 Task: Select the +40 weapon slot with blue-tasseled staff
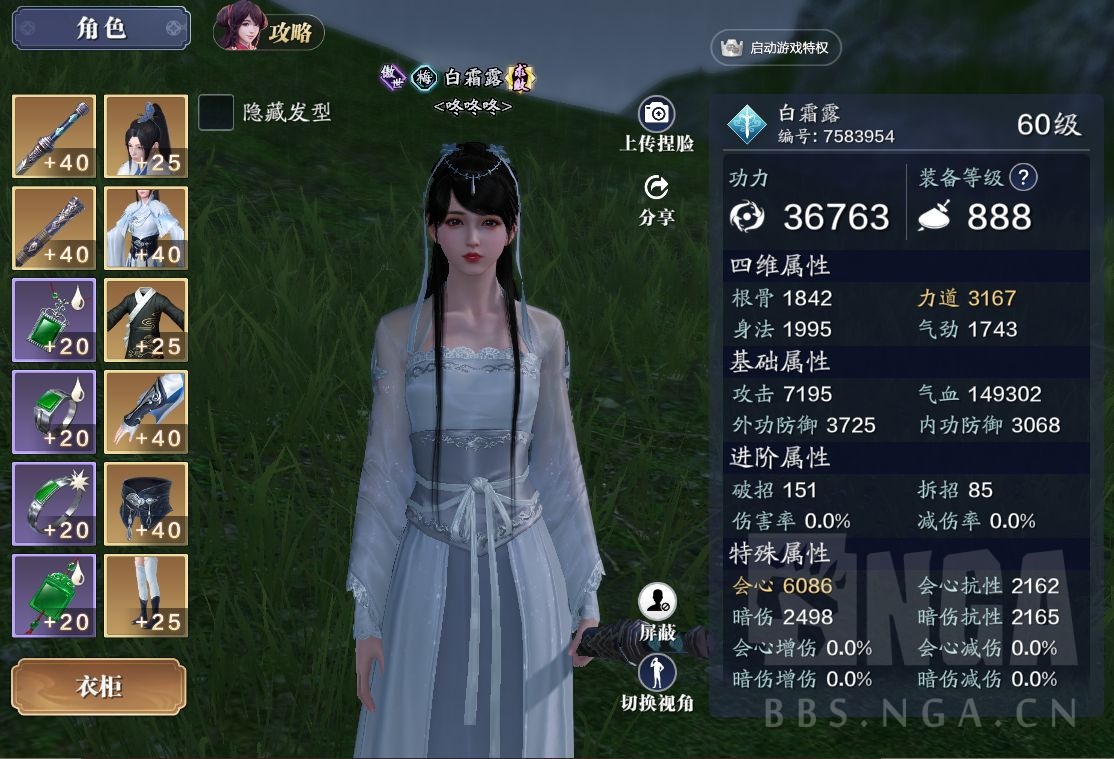point(54,136)
